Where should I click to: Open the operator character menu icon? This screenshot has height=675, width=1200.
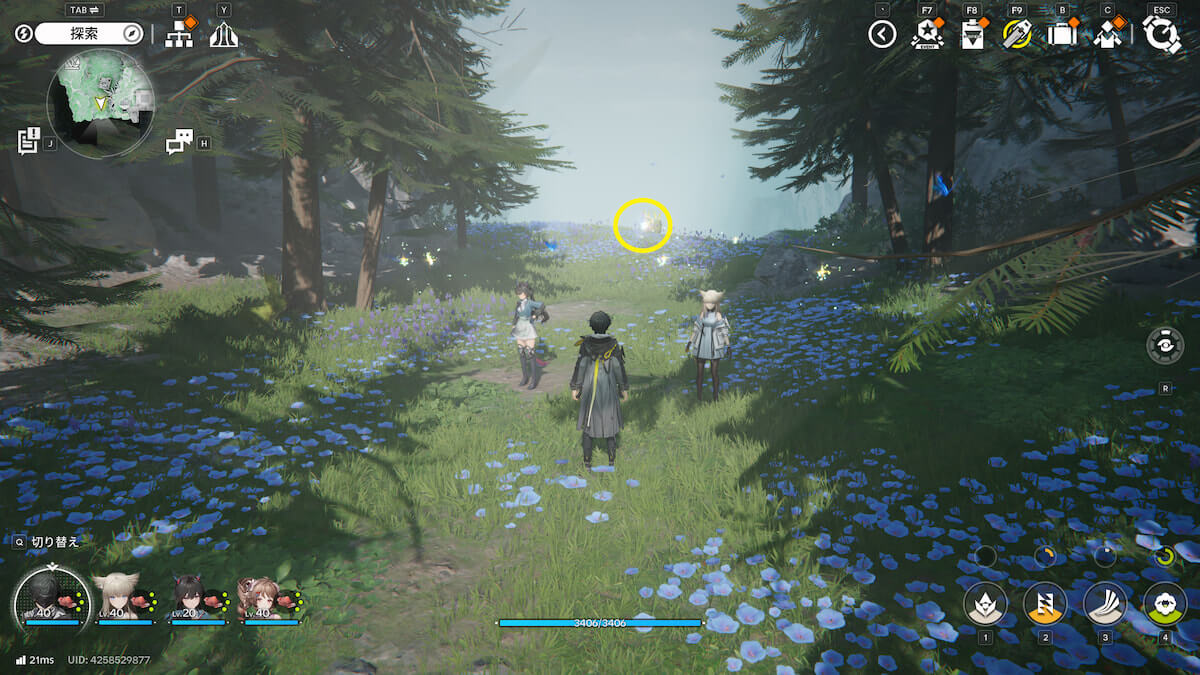(x=1106, y=35)
